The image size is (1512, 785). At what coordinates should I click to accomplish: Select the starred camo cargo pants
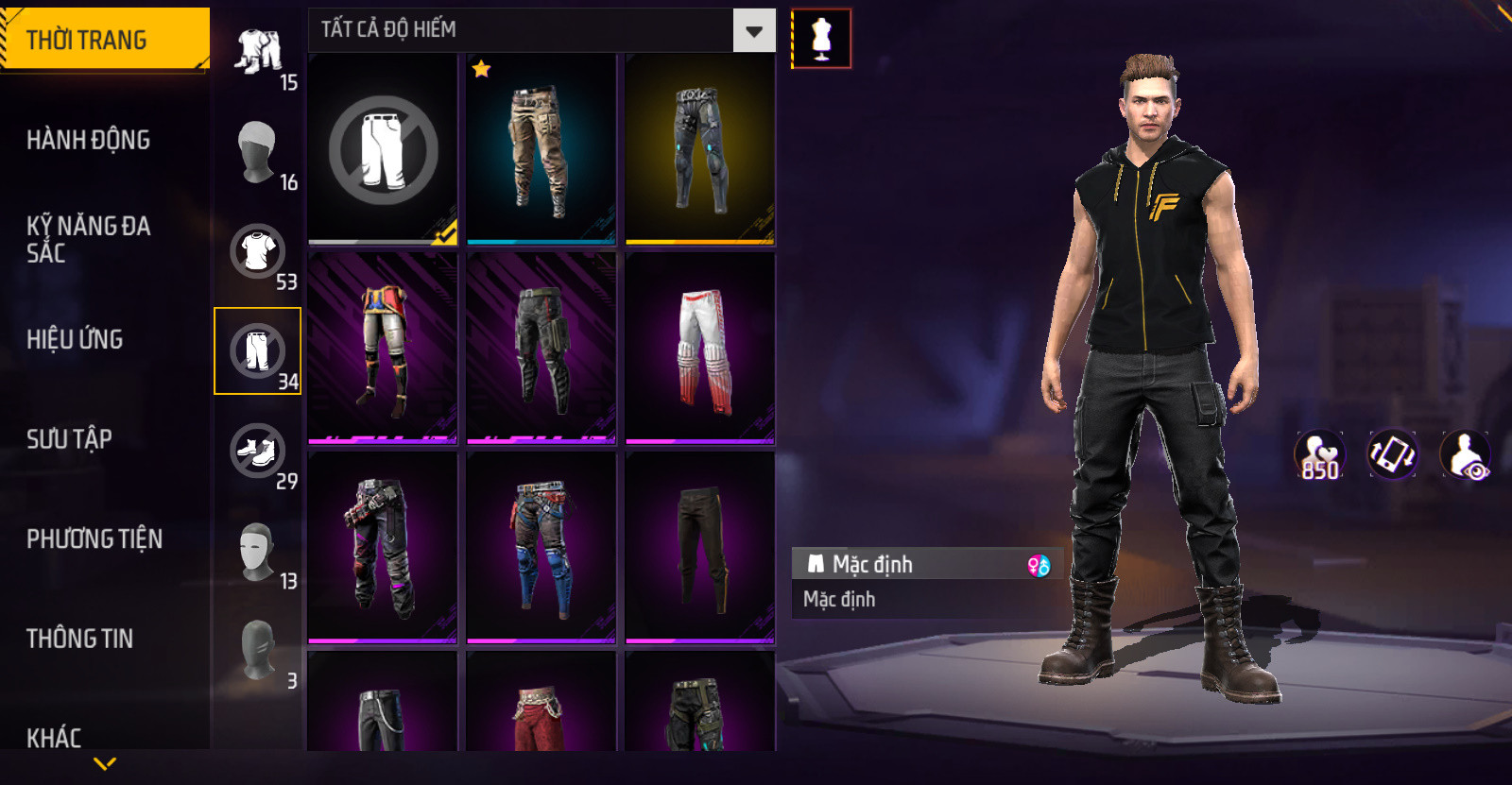[541, 149]
